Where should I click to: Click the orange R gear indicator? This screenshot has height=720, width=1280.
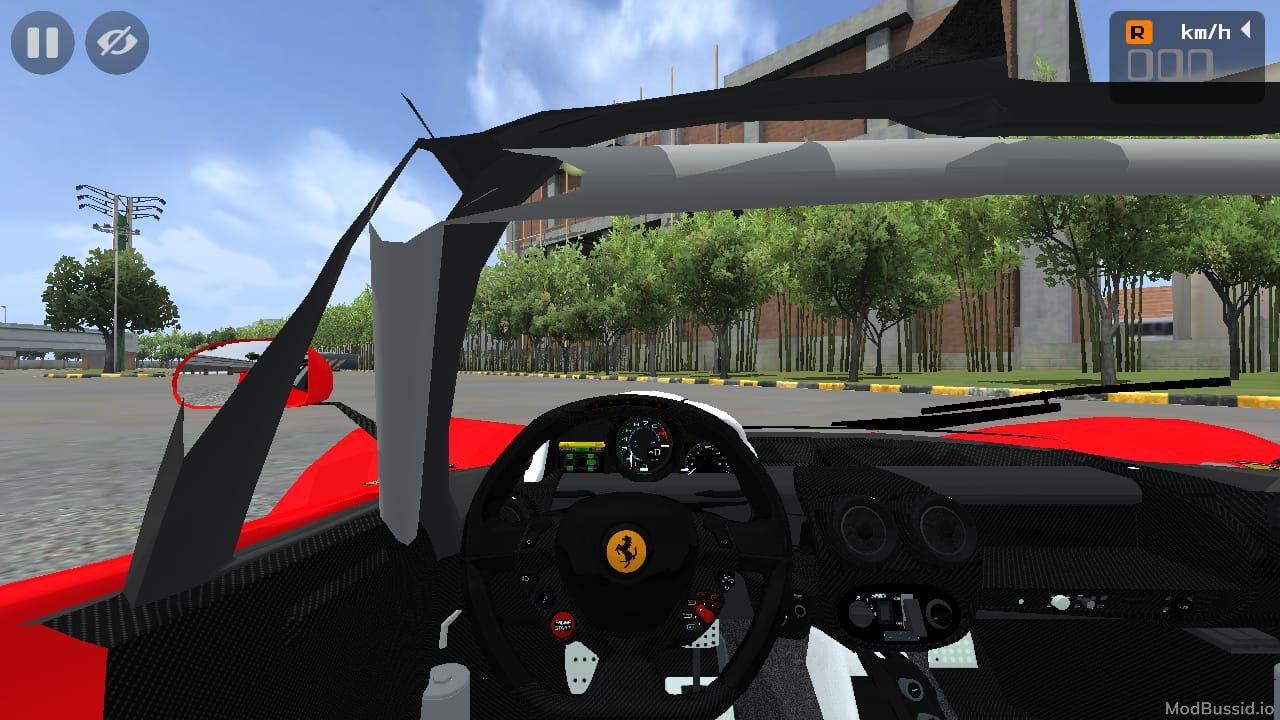tap(1139, 31)
